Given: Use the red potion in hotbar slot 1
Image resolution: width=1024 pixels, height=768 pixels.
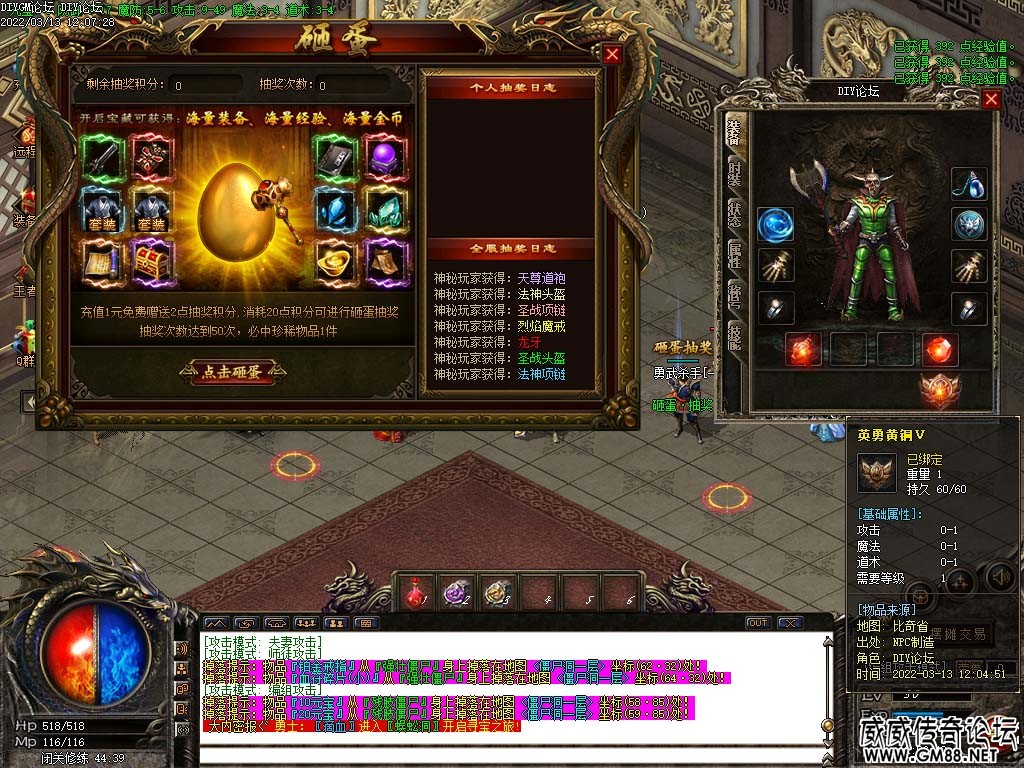Looking at the screenshot, I should pos(414,593).
